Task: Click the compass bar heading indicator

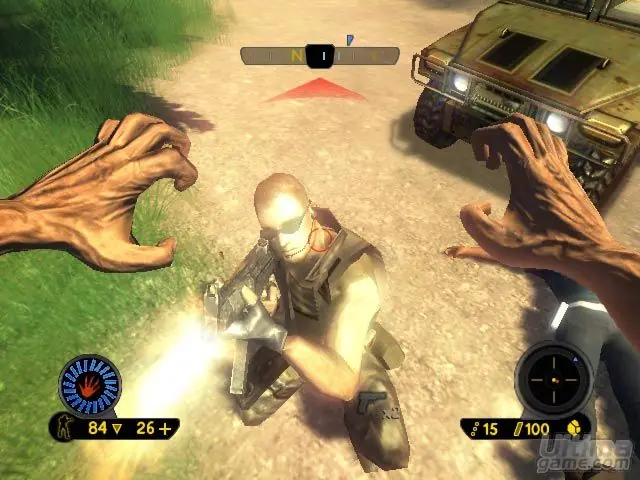Action: tap(320, 56)
